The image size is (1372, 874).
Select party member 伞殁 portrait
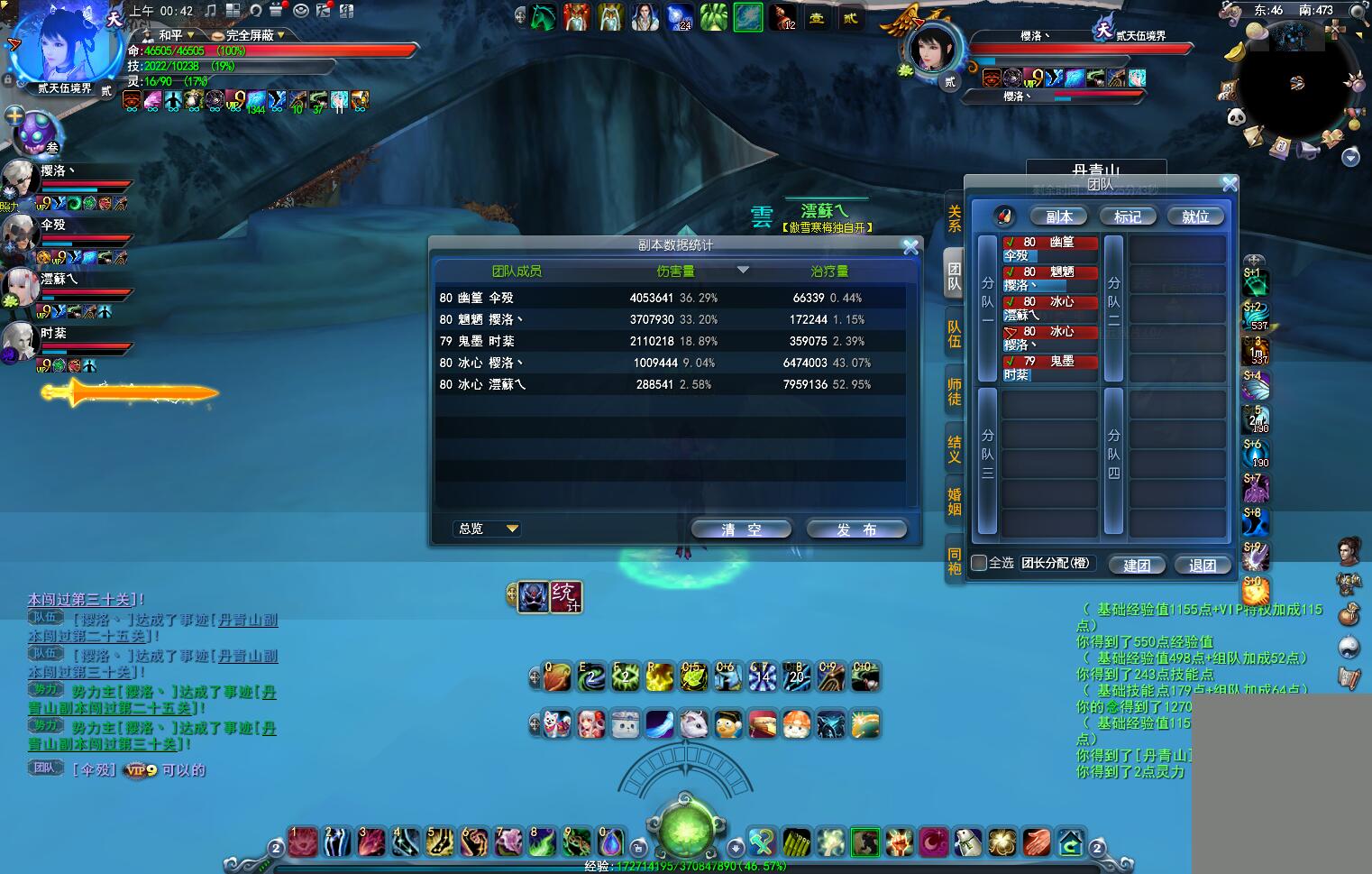(x=20, y=233)
